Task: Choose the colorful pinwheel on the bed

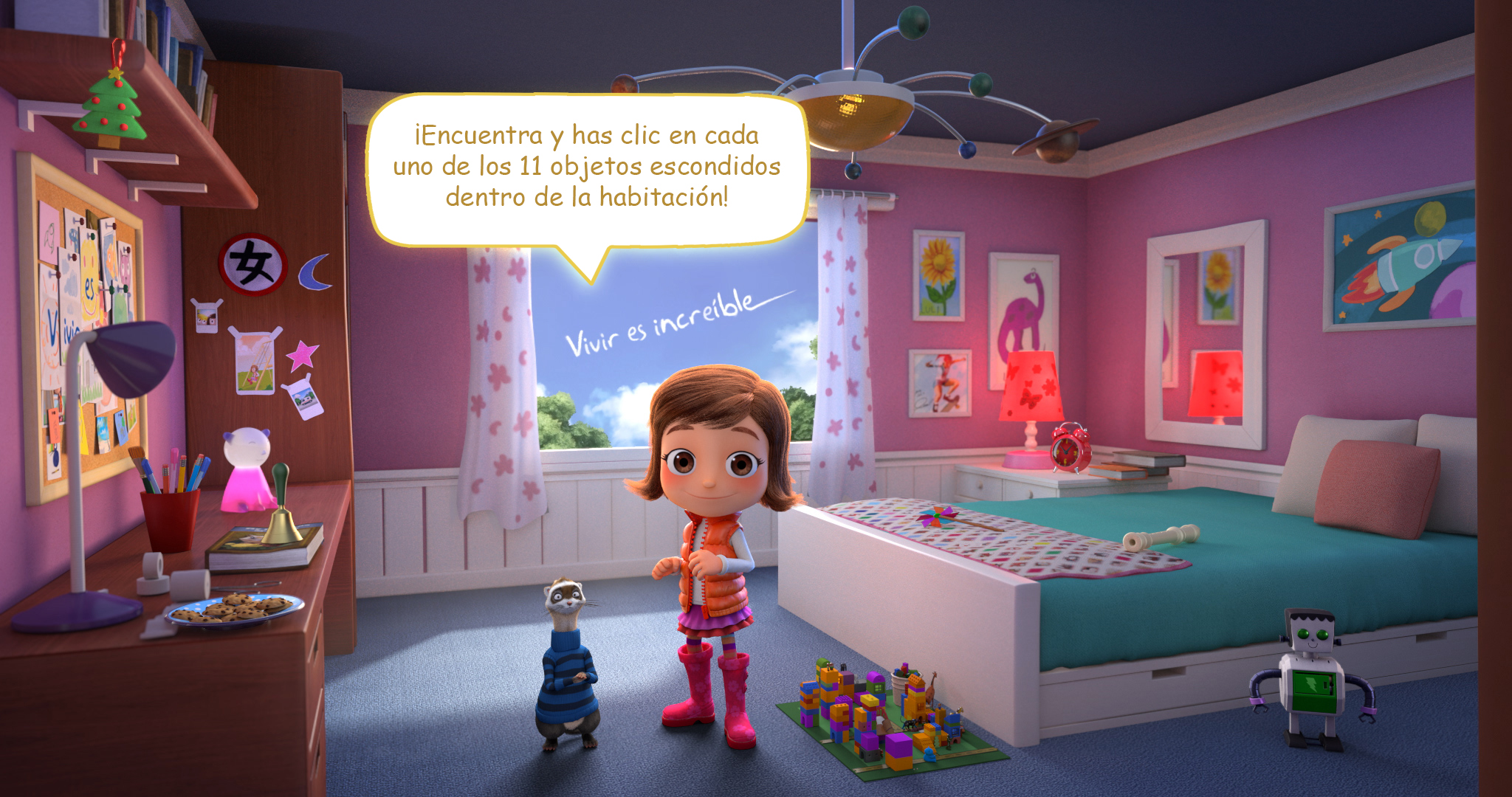Action: [939, 517]
